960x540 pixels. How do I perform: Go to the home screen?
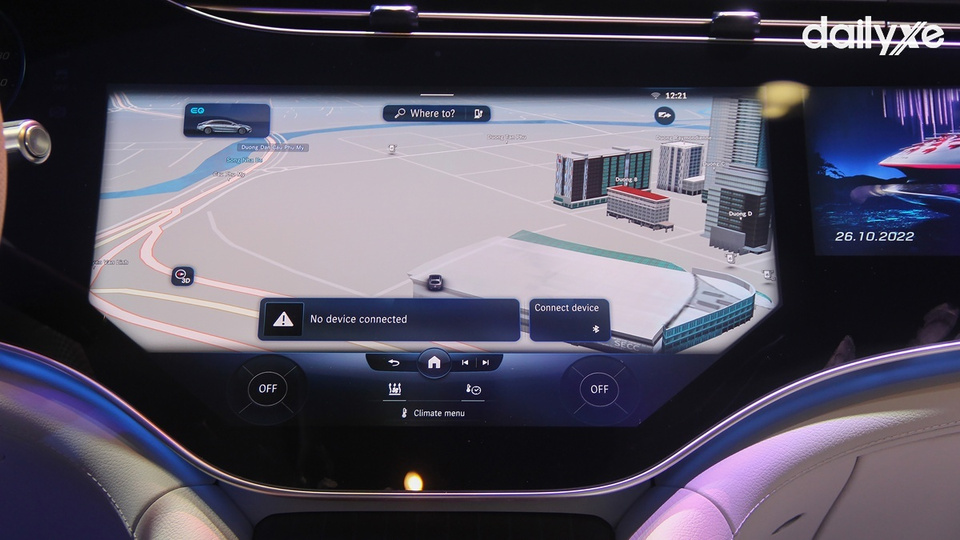coord(434,362)
